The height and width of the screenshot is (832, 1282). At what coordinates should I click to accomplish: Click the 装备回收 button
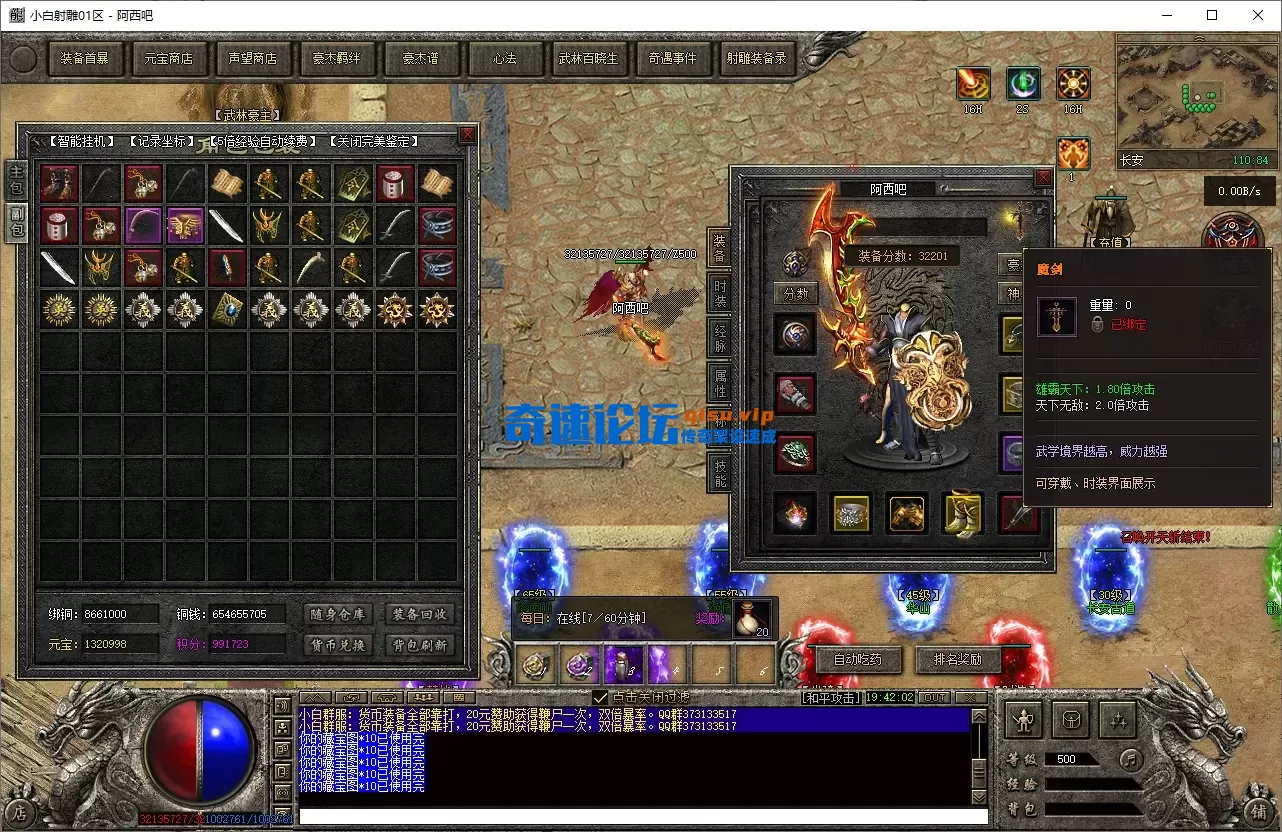tap(419, 614)
